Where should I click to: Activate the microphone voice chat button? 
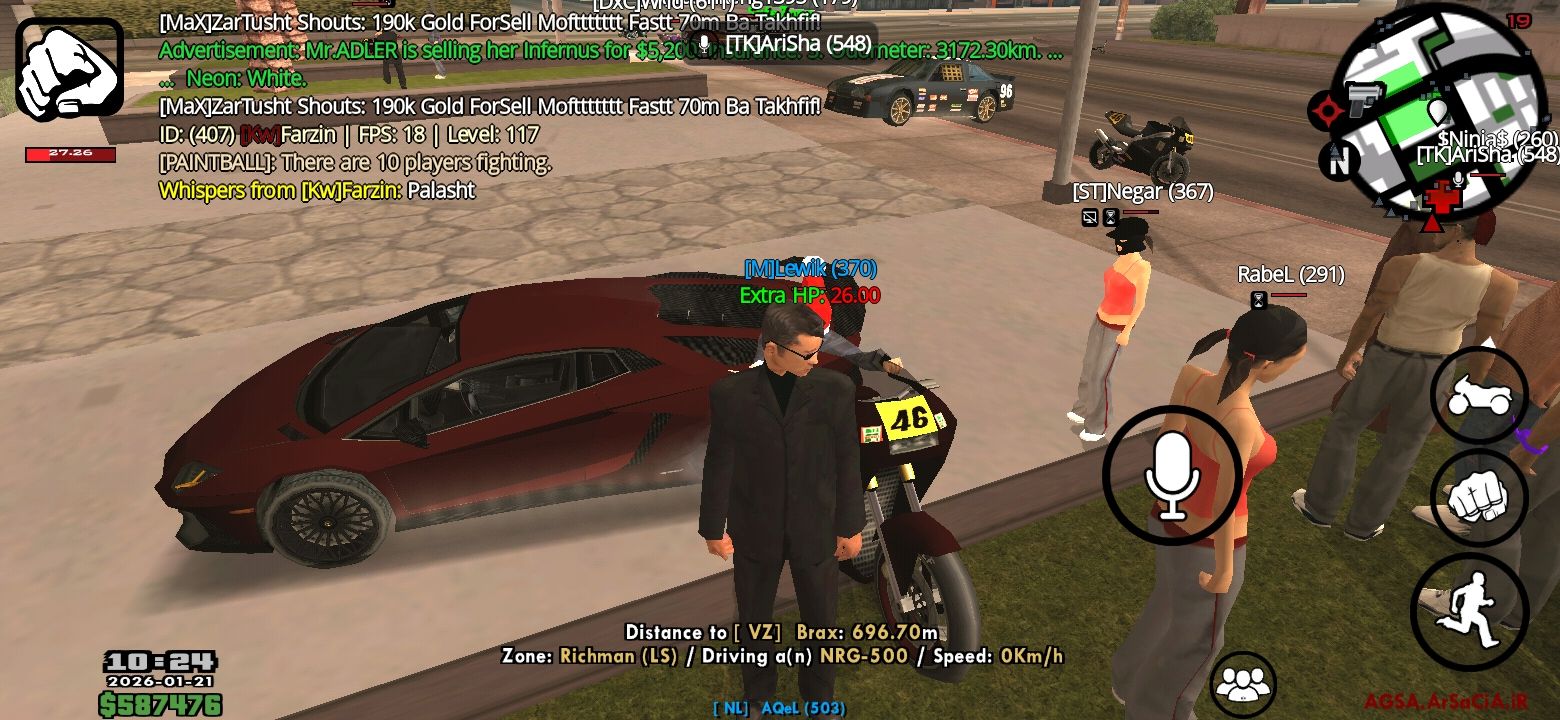pos(1172,476)
